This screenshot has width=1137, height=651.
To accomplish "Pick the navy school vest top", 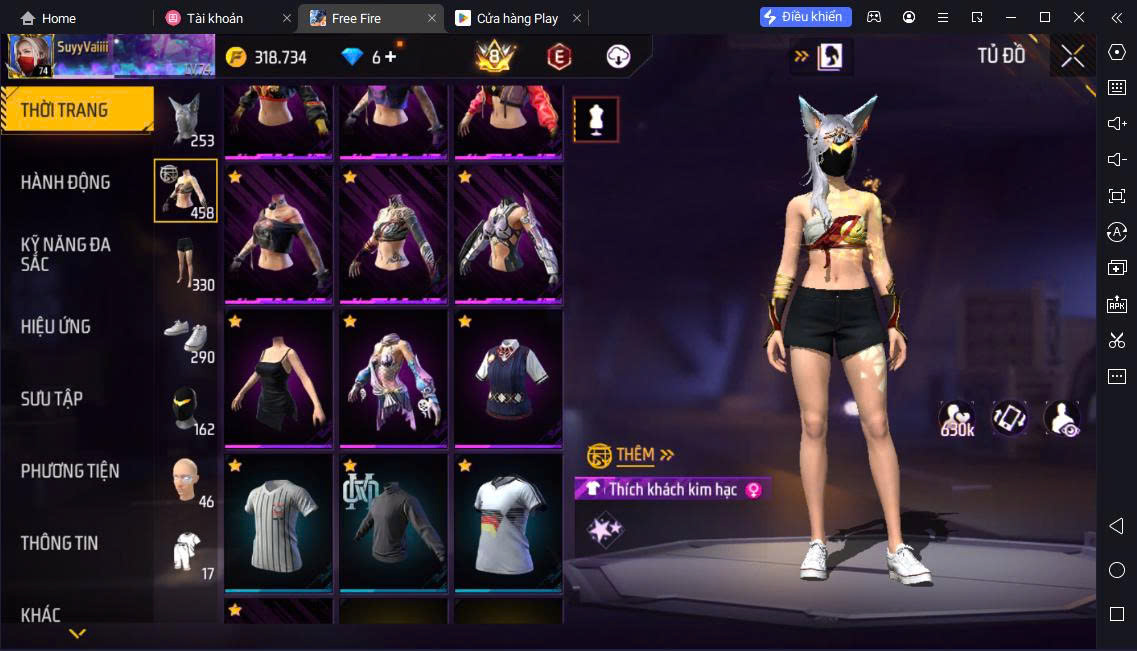I will pyautogui.click(x=507, y=380).
